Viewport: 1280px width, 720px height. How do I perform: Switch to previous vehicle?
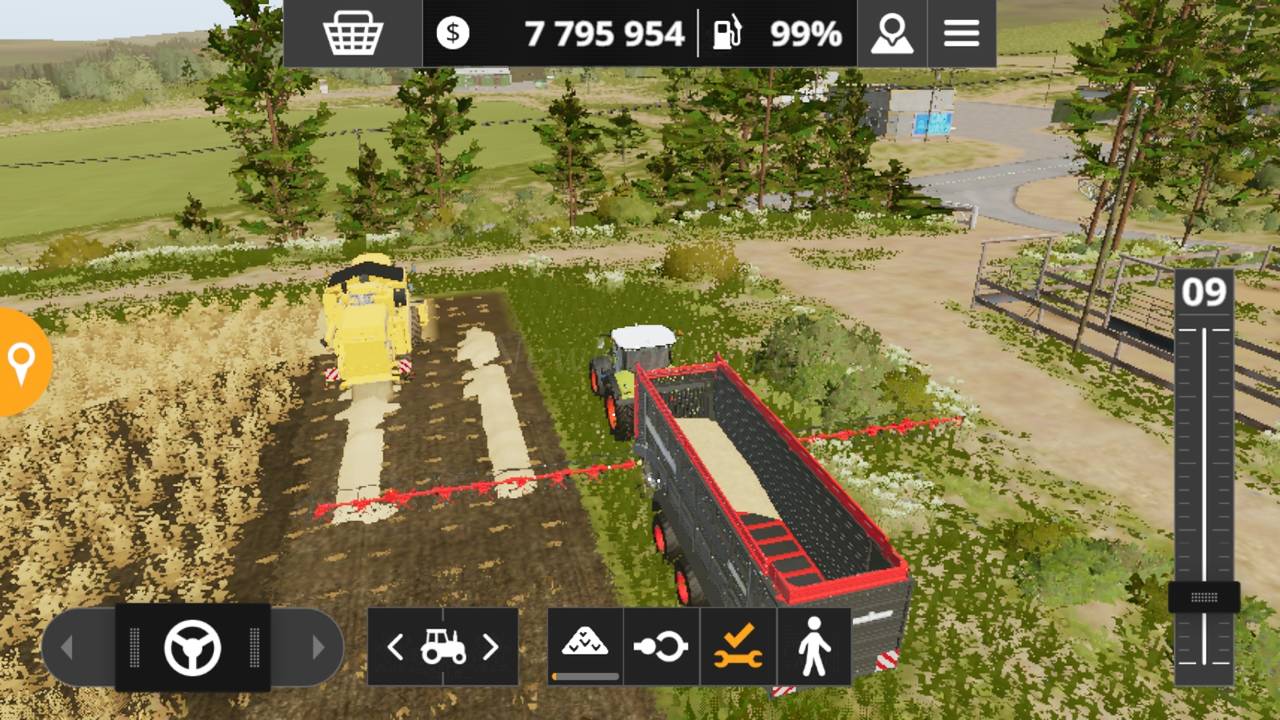click(395, 647)
